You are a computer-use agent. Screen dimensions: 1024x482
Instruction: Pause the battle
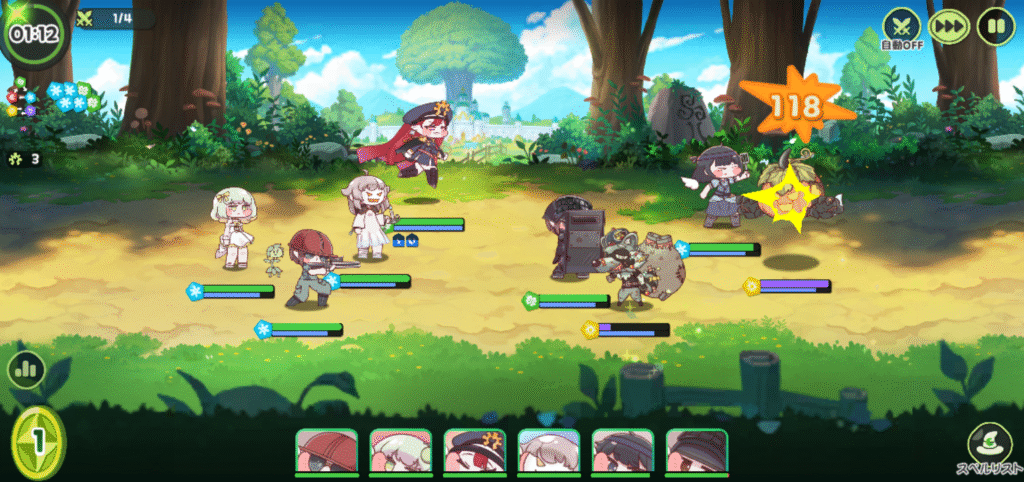995,25
